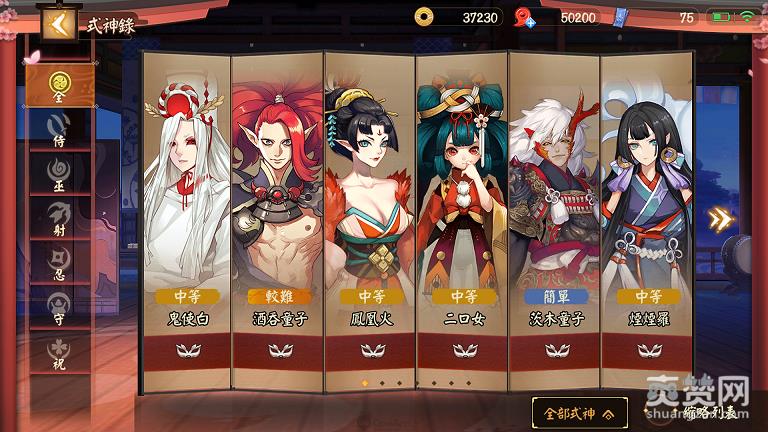Viewport: 768px width, 432px height.
Task: Click the gold coin currency icon
Action: click(425, 17)
